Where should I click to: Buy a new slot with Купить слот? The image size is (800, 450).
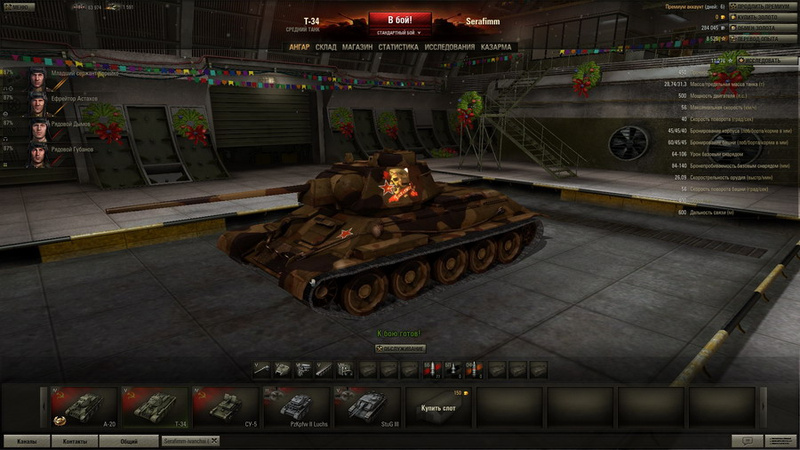[438, 408]
